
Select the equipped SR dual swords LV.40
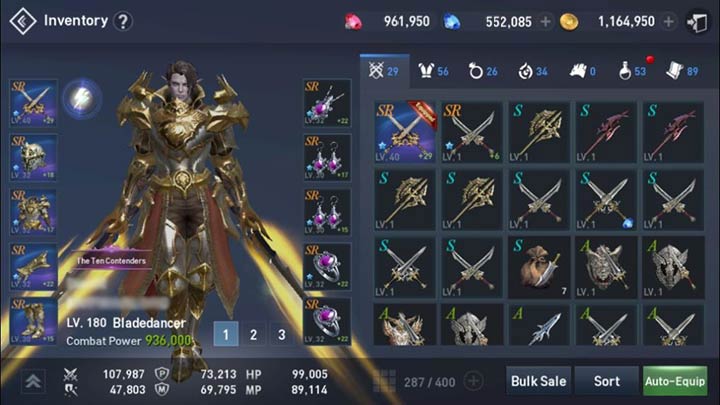click(x=404, y=131)
